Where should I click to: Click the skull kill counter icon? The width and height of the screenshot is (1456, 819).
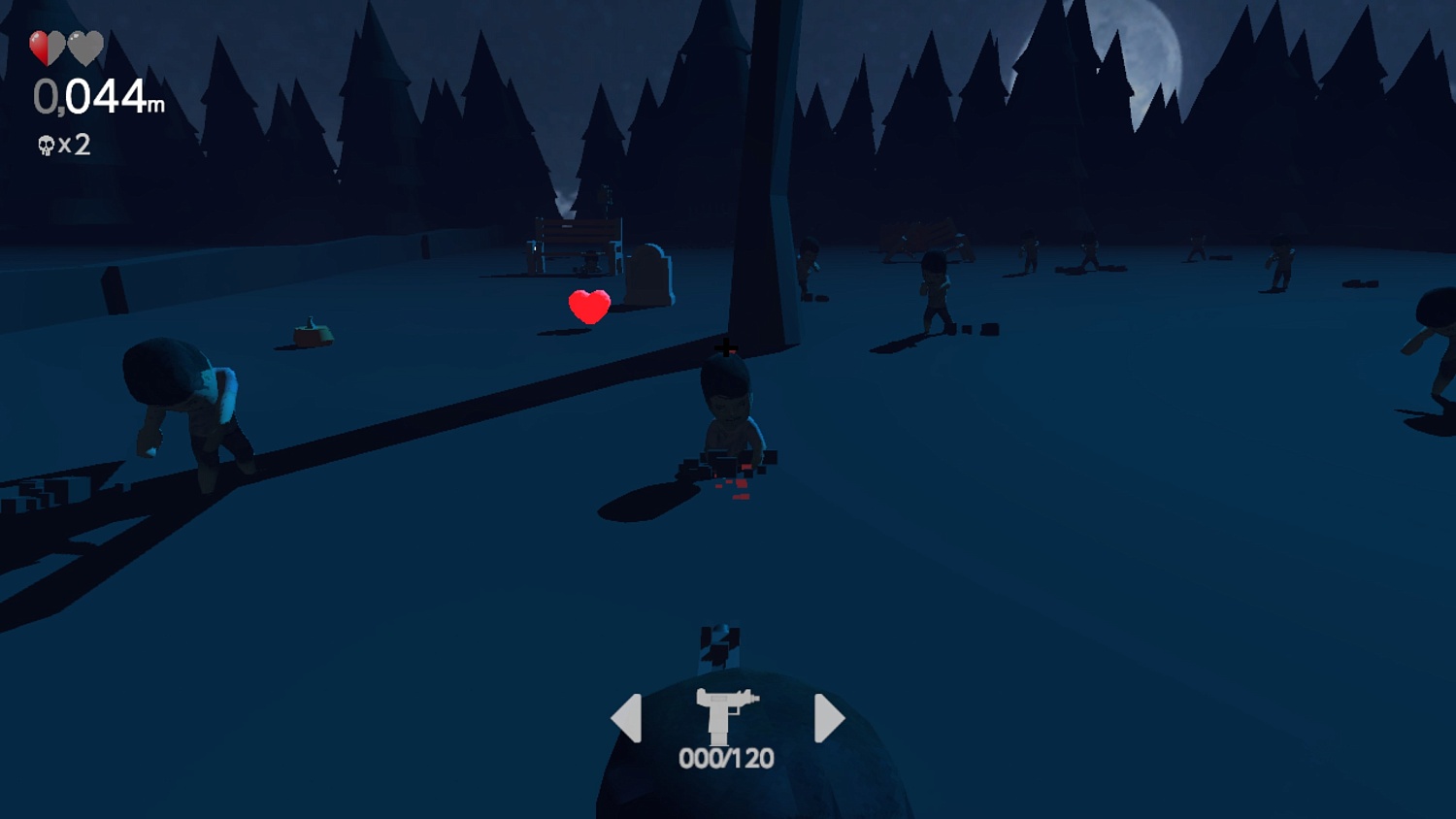point(46,145)
